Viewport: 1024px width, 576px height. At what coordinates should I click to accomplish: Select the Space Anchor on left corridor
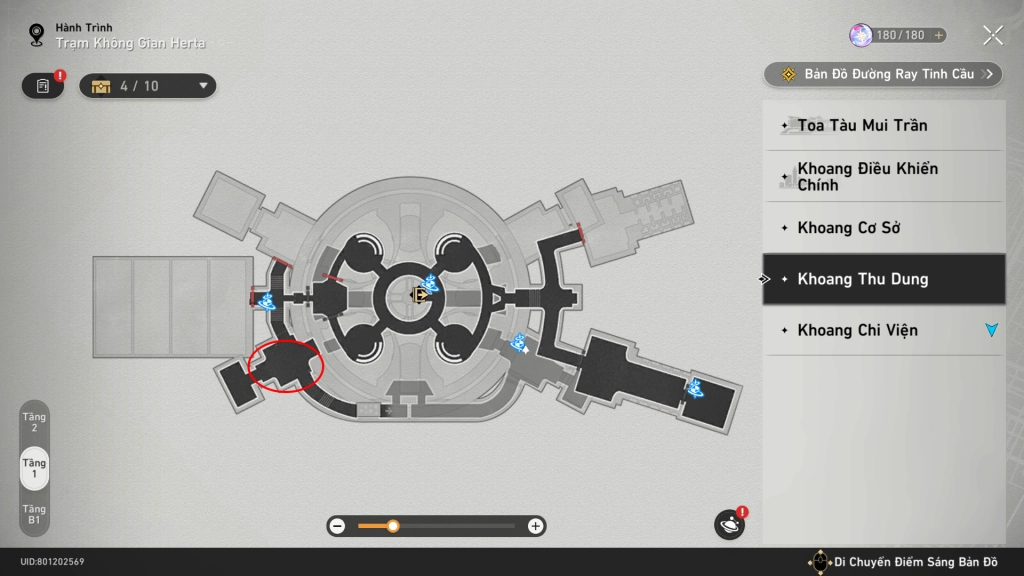pyautogui.click(x=267, y=300)
